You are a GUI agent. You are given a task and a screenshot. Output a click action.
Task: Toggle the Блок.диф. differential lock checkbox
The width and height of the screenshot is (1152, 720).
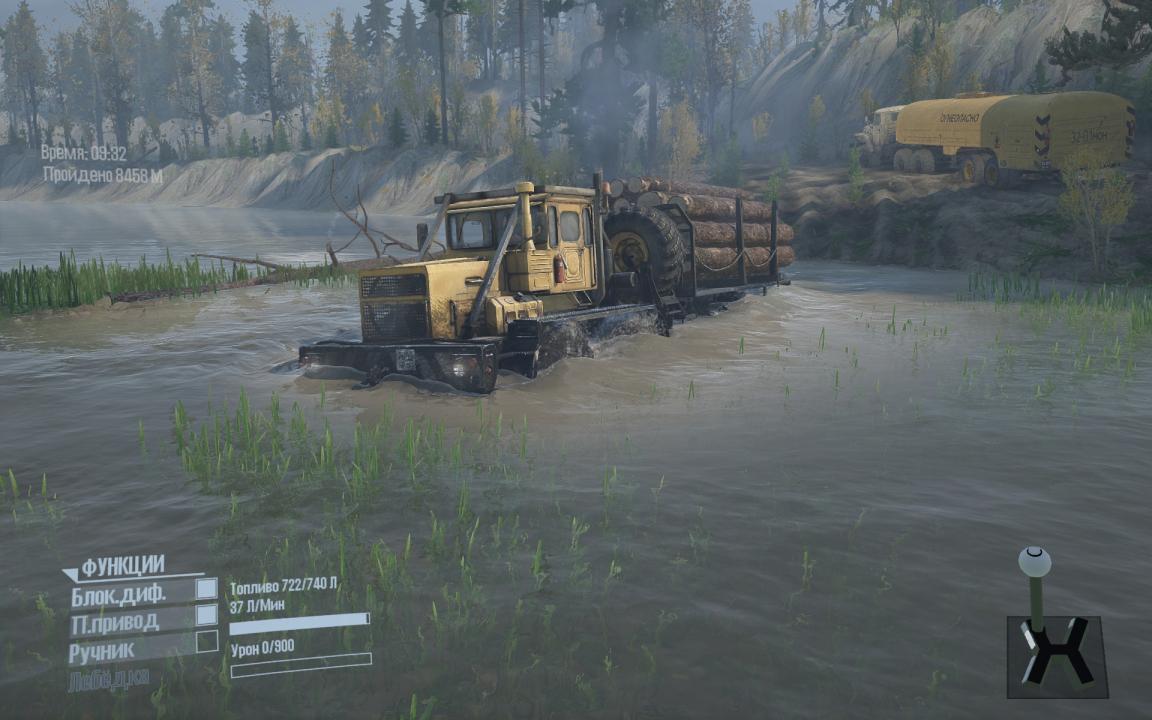(206, 589)
